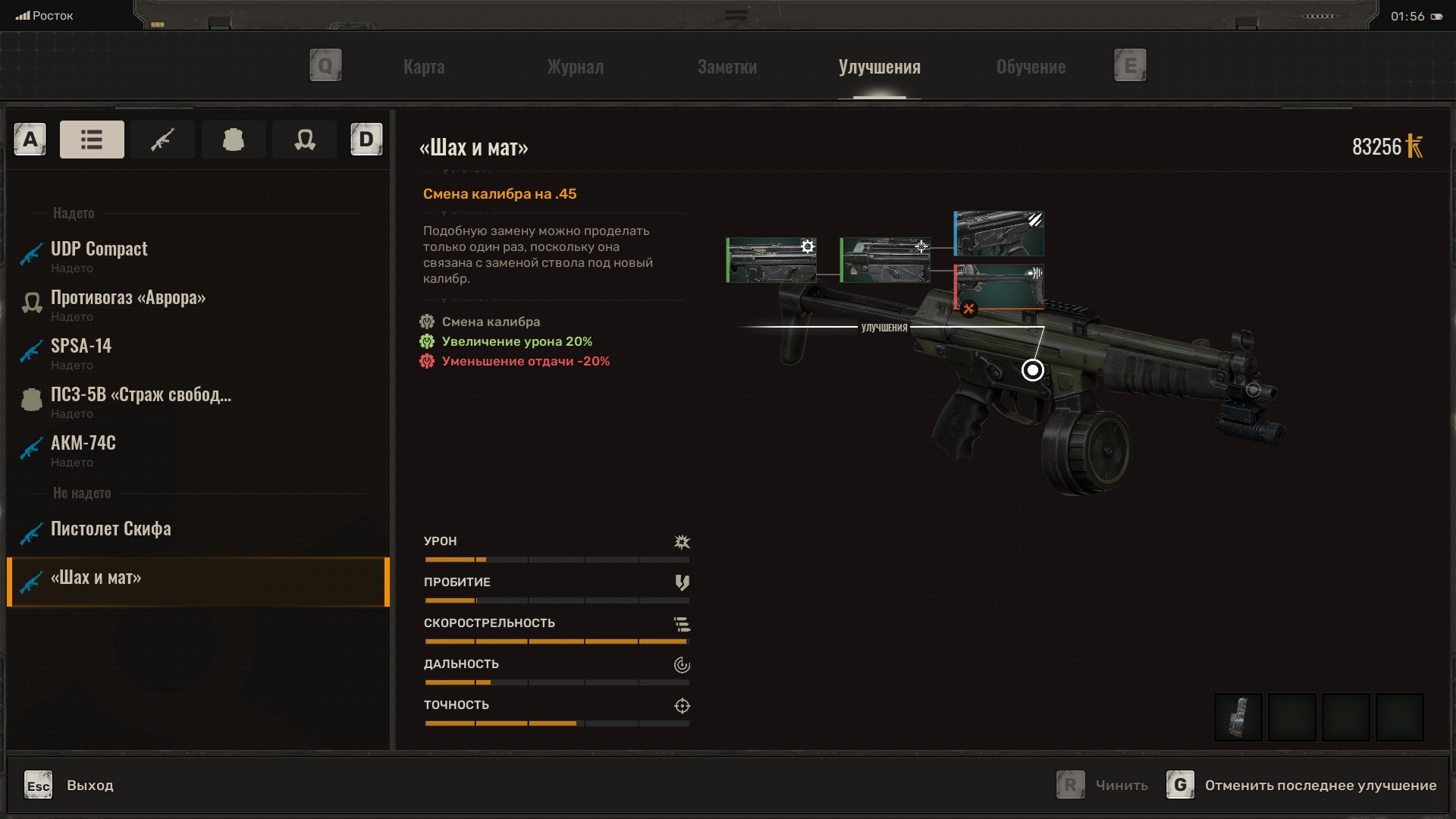Select the SPSA-14 shotgun entry
This screenshot has width=1456, height=819.
click(81, 353)
